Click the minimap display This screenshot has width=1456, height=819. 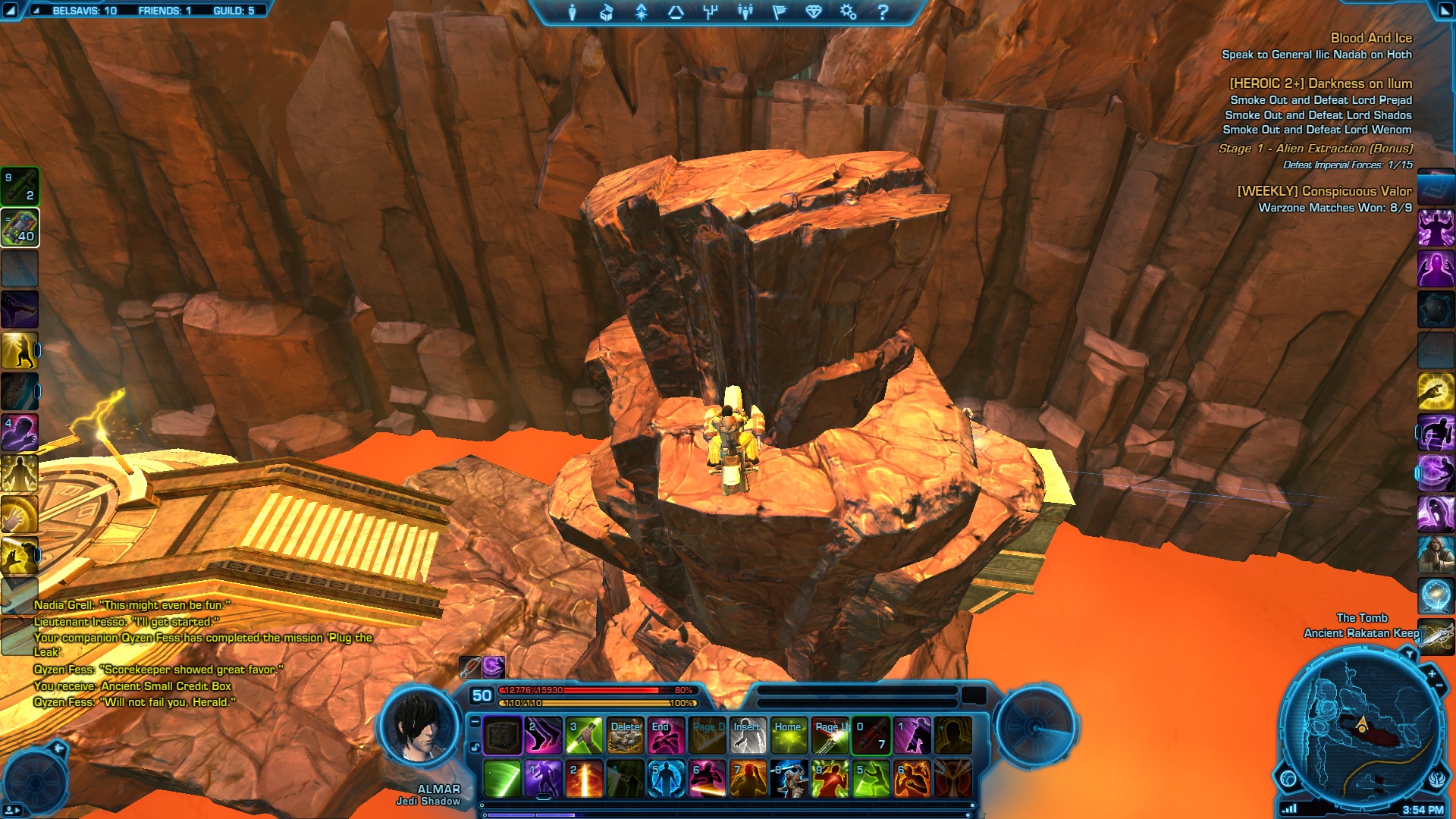[x=1360, y=726]
